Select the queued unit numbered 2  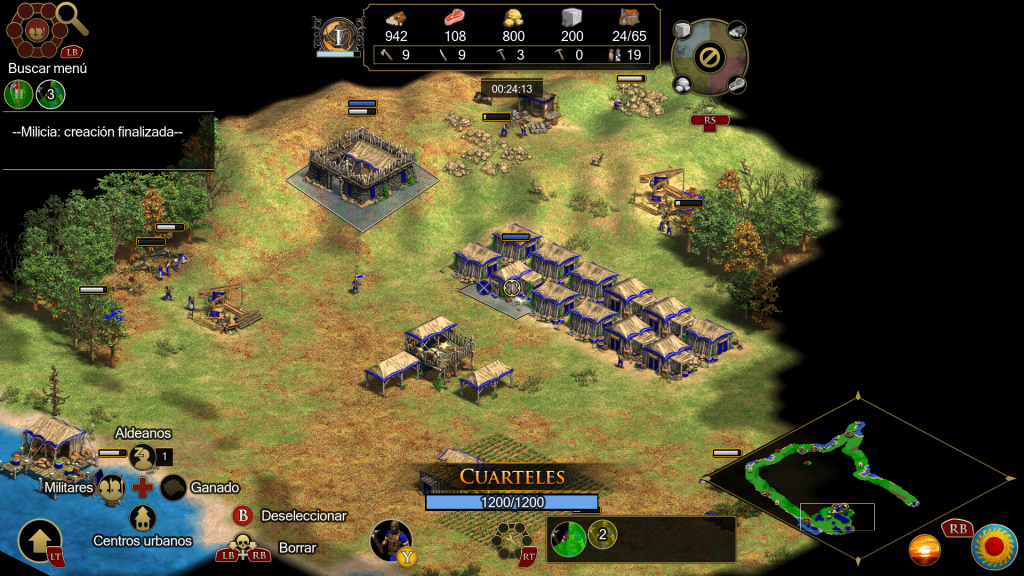tap(602, 535)
